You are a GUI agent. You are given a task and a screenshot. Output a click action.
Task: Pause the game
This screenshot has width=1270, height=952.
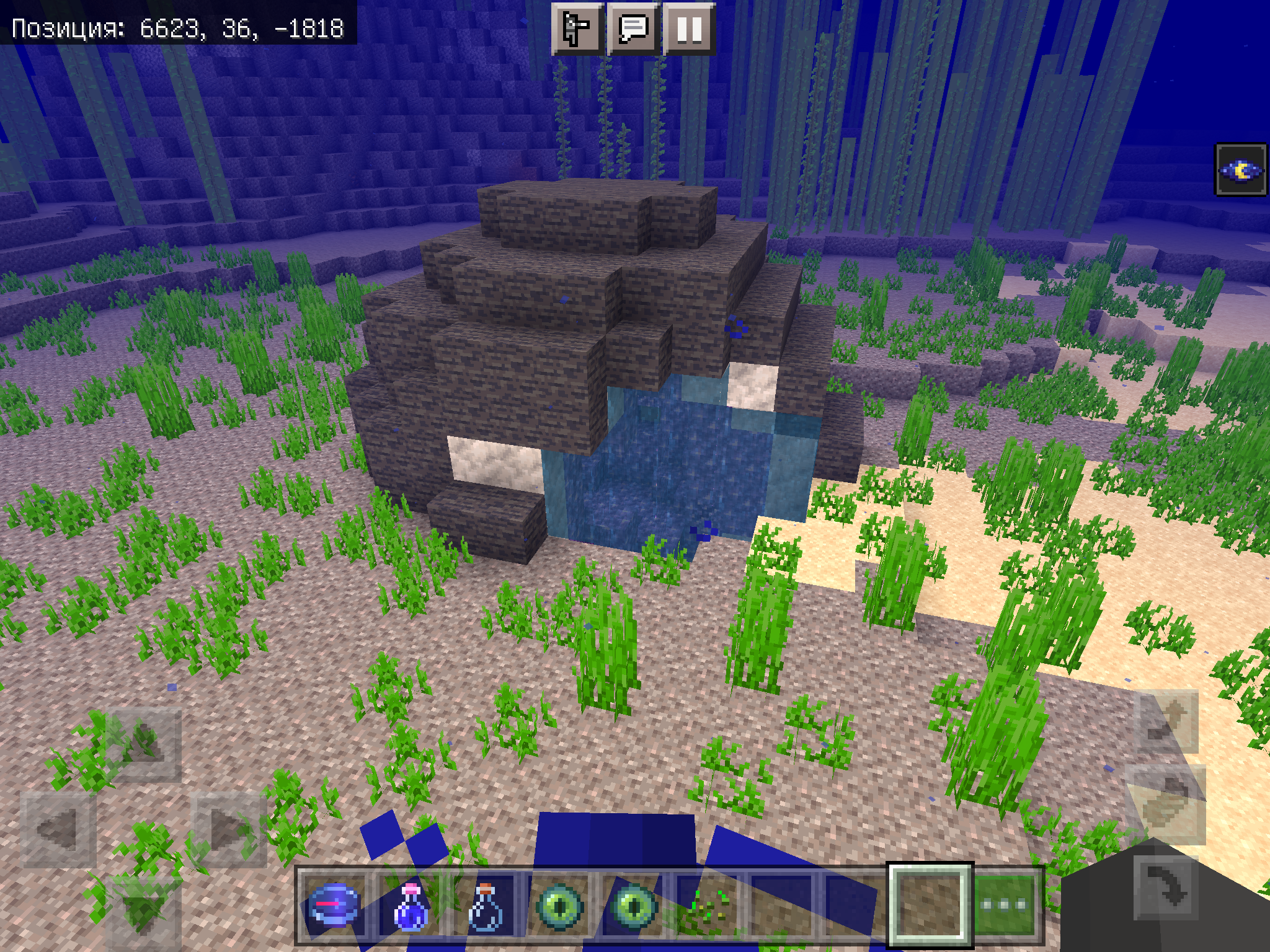(689, 29)
